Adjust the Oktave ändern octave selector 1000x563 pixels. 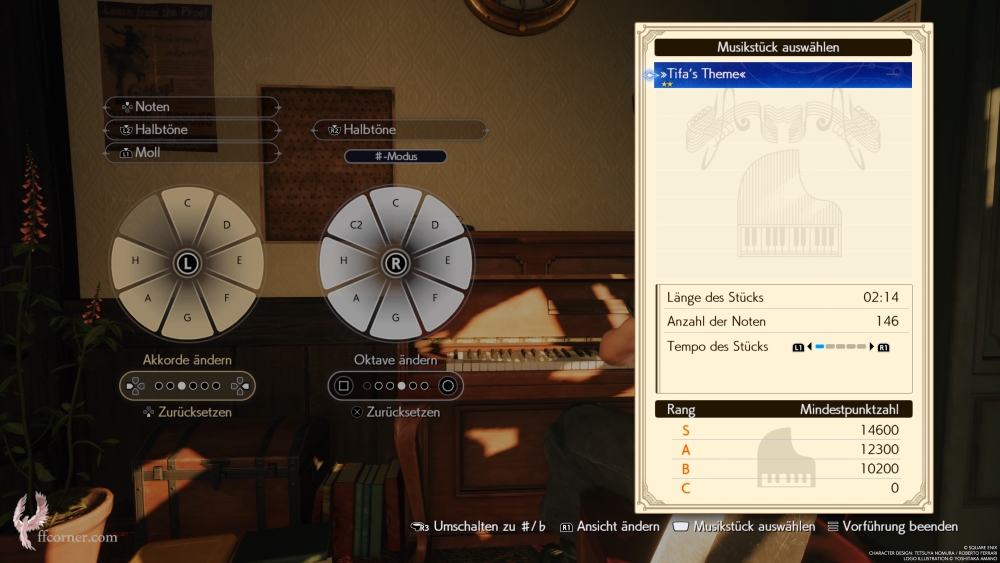[395, 385]
